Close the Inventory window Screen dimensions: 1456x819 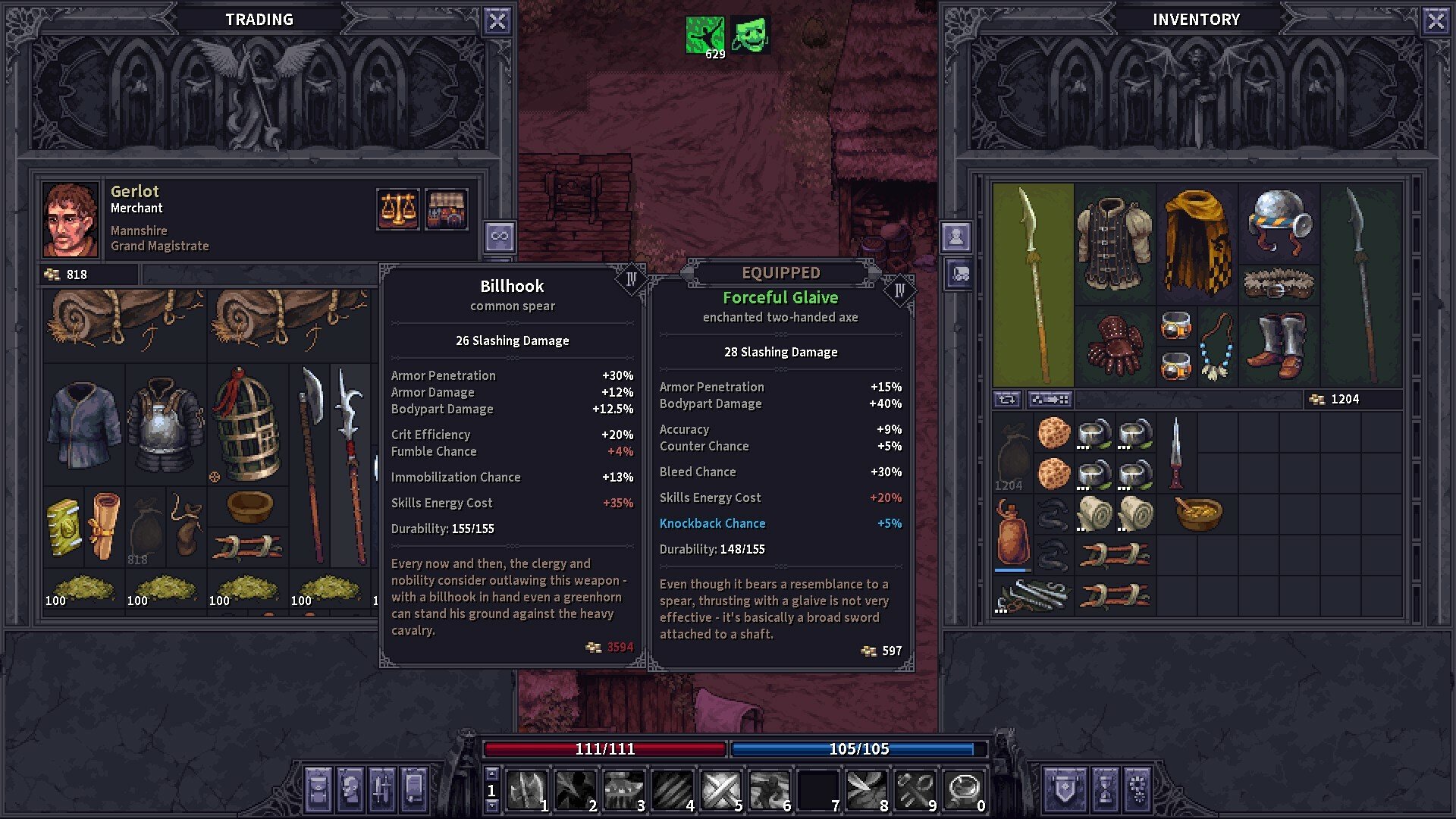pos(1436,20)
